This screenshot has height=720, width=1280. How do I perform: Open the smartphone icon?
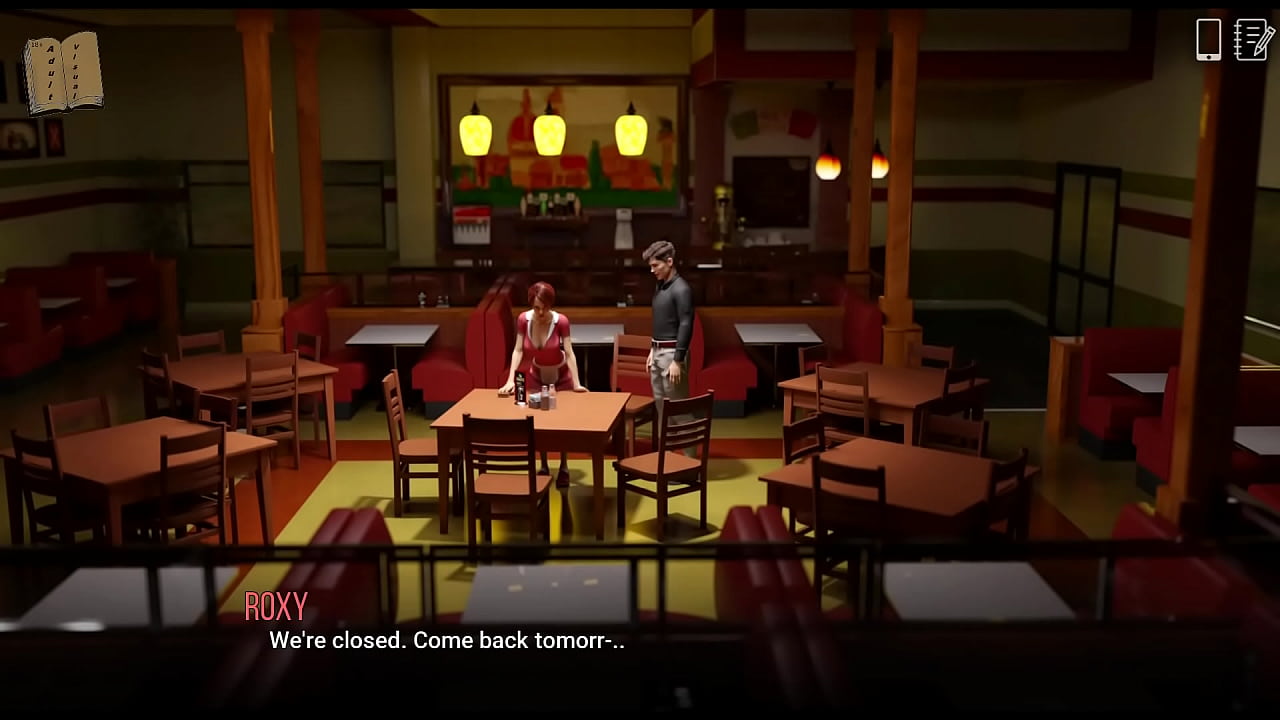(x=1208, y=40)
